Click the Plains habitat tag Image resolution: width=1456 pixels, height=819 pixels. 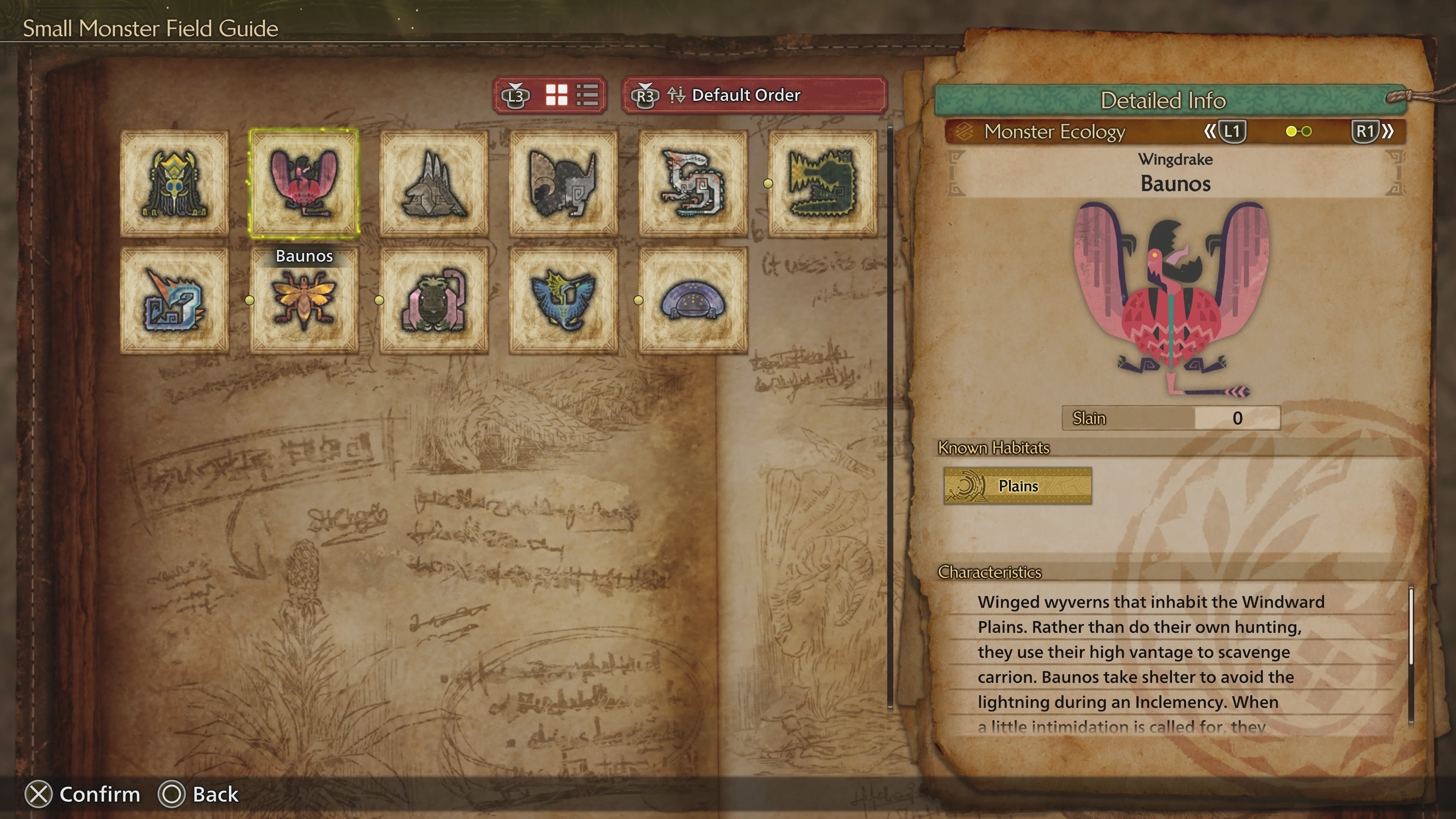1017,485
